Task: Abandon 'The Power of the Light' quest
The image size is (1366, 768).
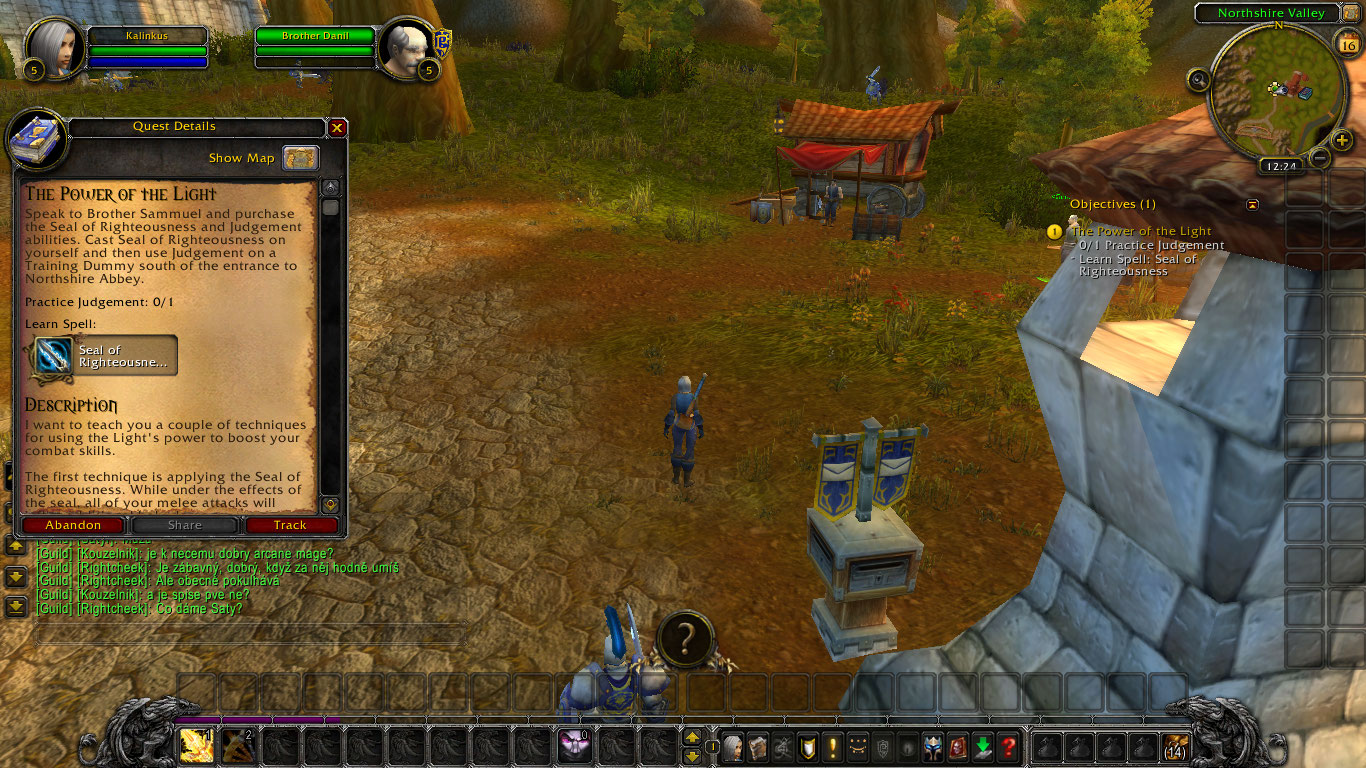Action: pos(73,525)
